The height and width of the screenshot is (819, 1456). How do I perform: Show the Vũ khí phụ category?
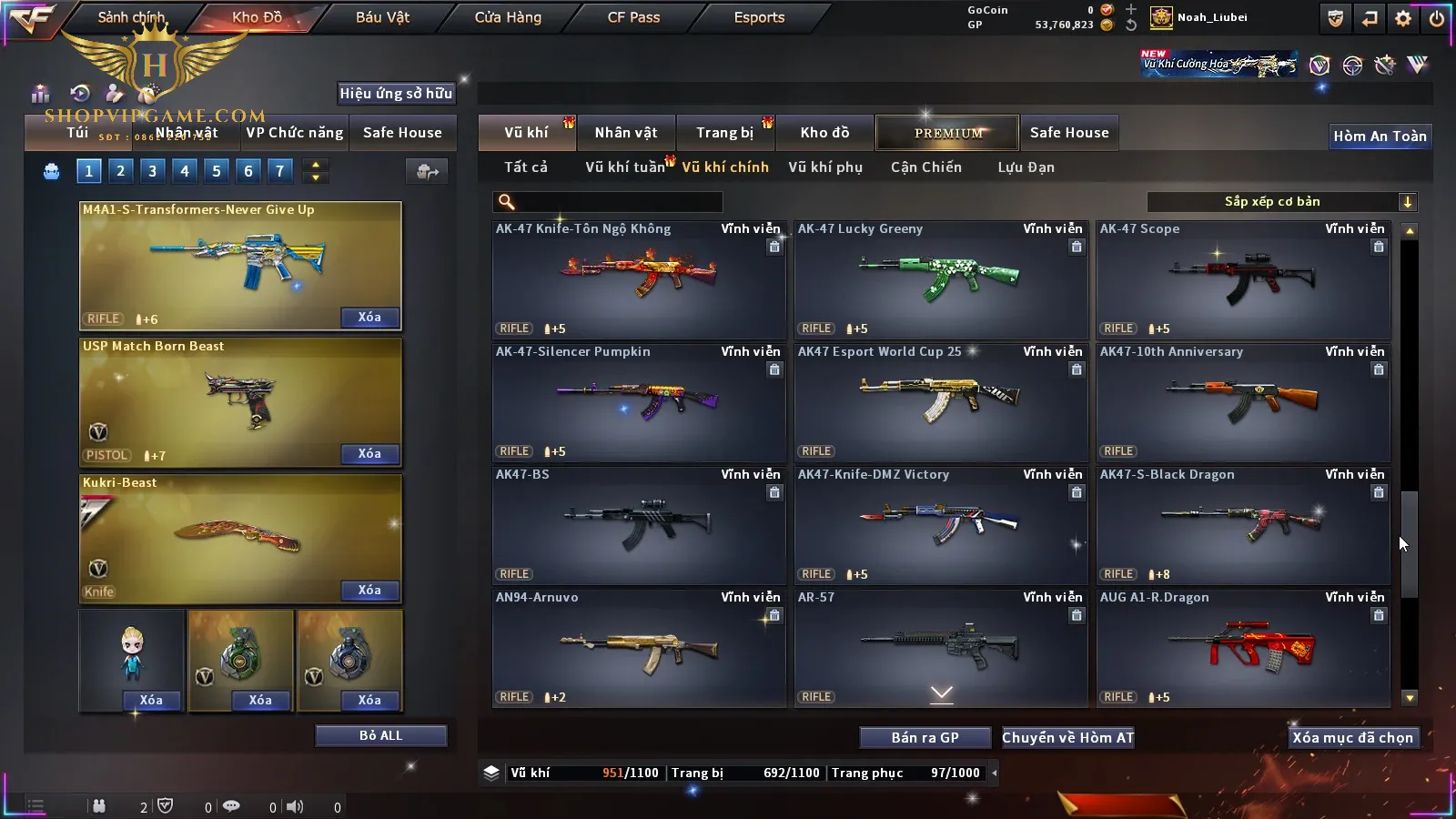825,167
